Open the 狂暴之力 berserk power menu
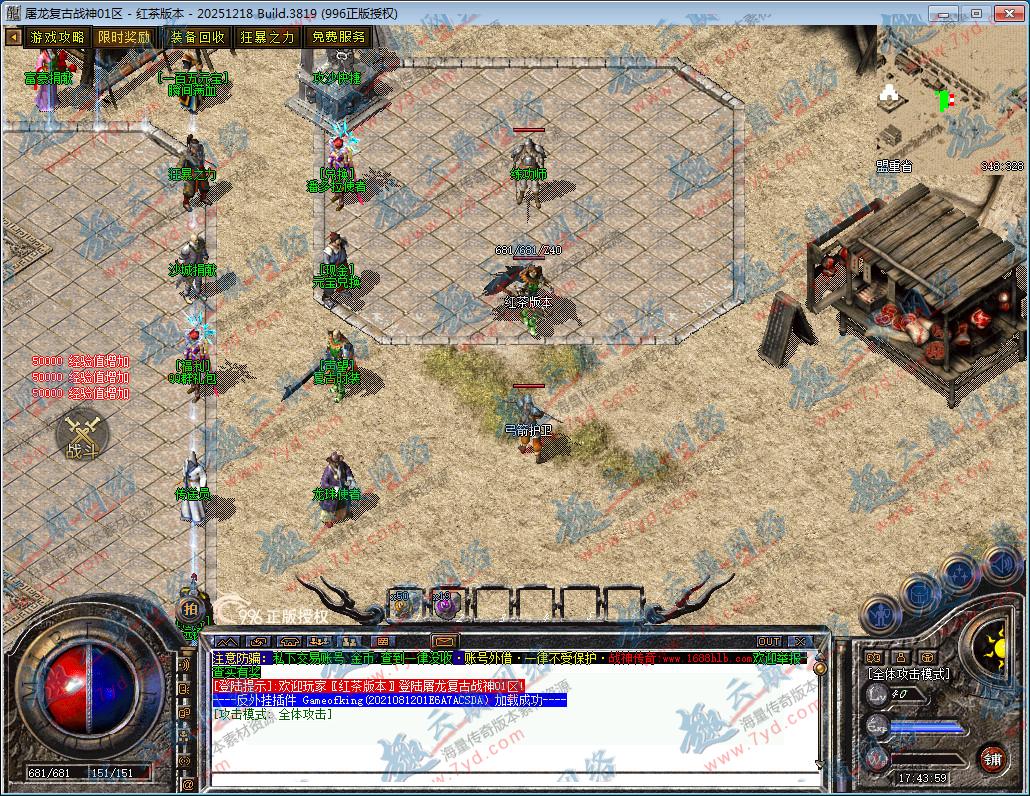The height and width of the screenshot is (796, 1030). [x=267, y=37]
